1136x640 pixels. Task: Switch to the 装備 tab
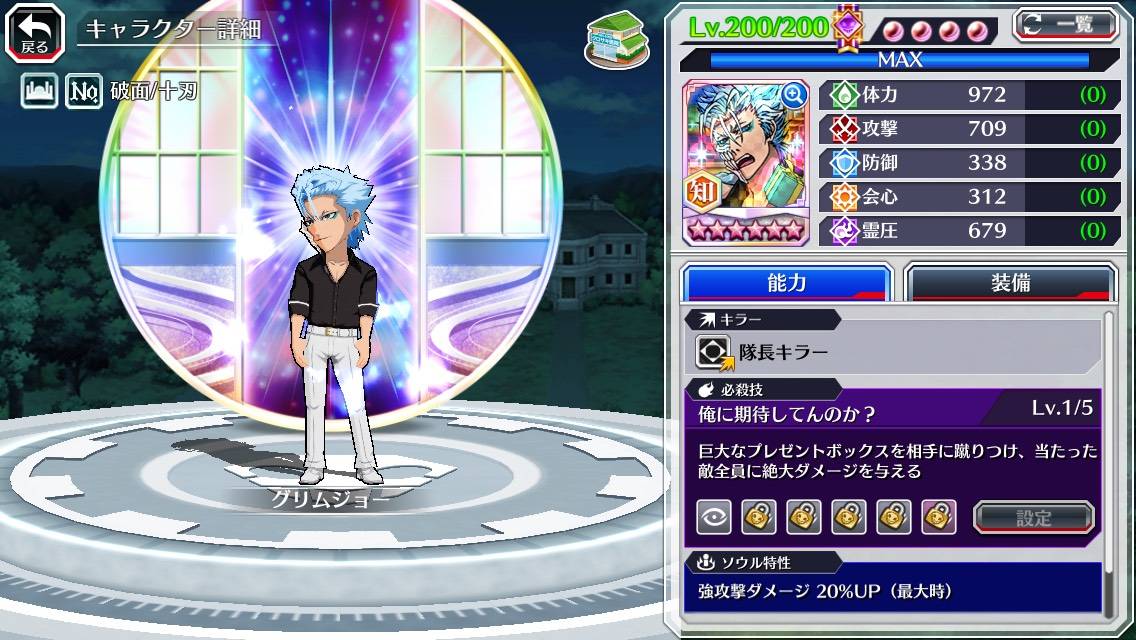coord(1010,283)
